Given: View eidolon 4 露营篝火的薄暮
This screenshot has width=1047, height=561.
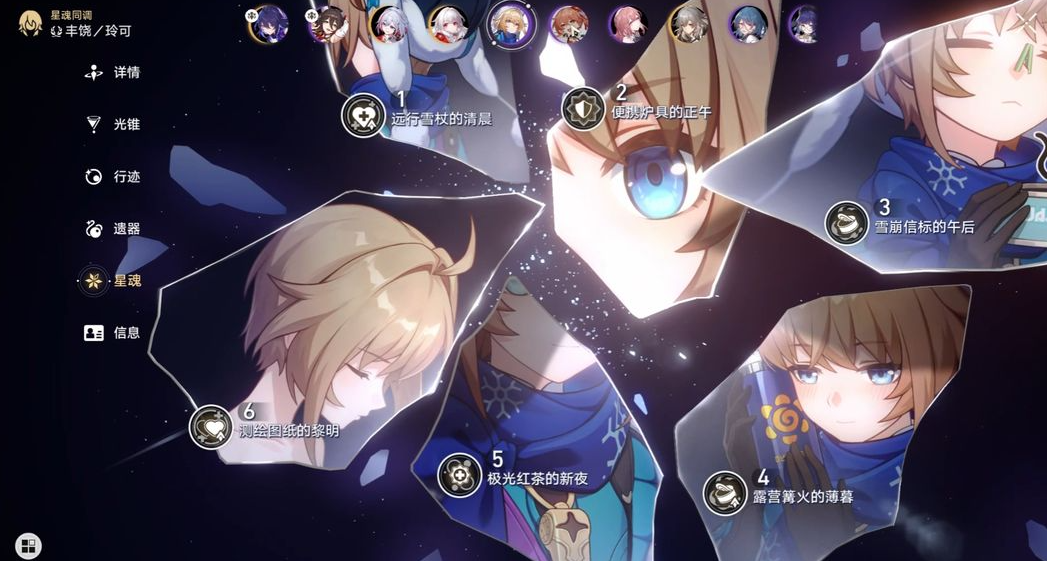Looking at the screenshot, I should [x=726, y=492].
